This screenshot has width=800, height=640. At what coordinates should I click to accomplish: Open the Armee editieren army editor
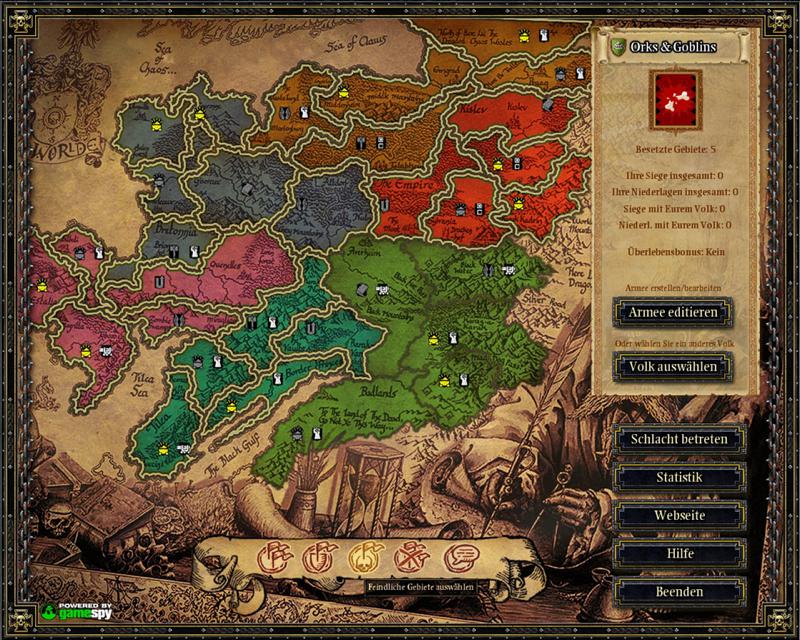[x=672, y=312]
